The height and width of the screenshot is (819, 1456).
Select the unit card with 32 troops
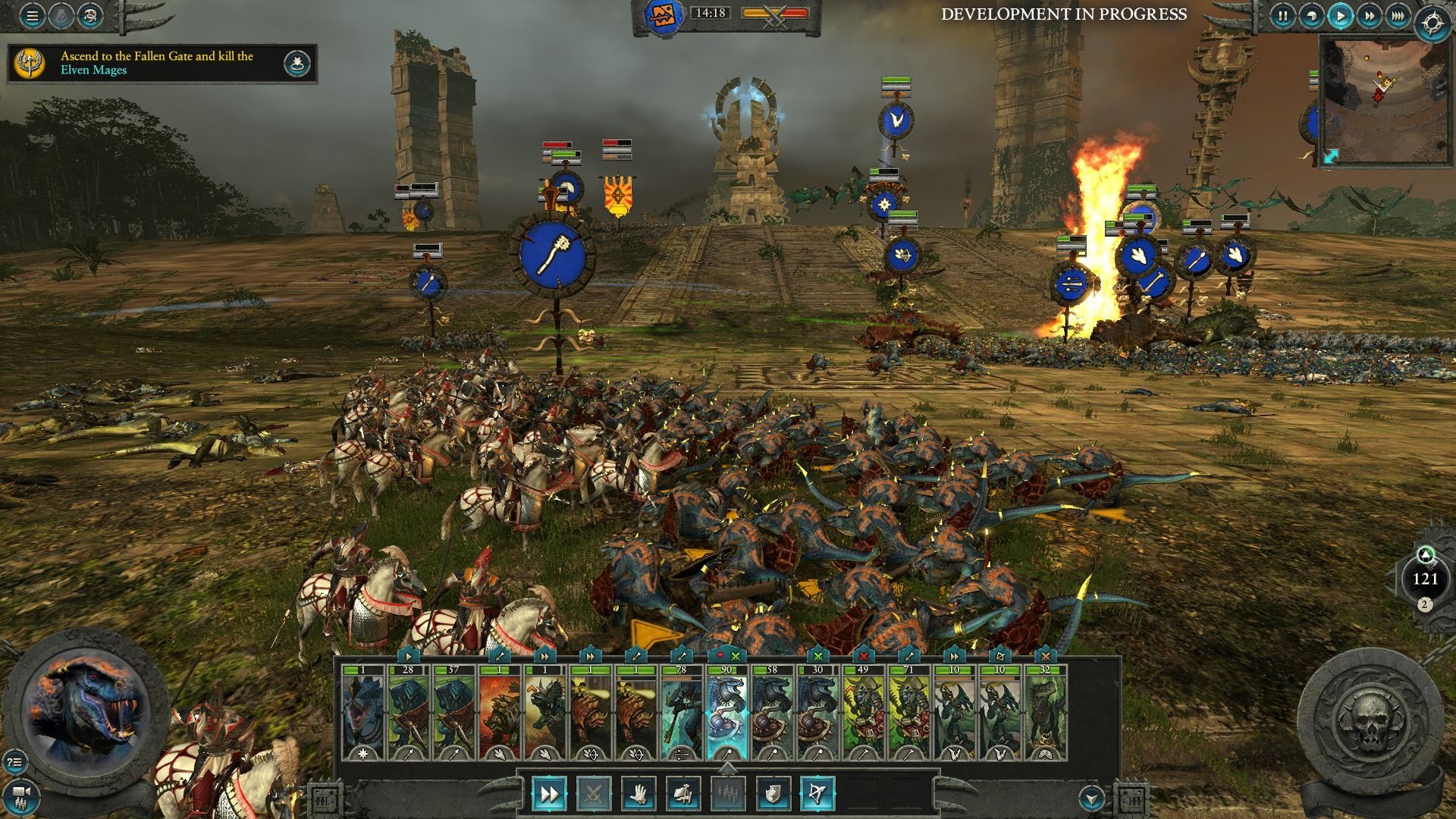point(1045,713)
